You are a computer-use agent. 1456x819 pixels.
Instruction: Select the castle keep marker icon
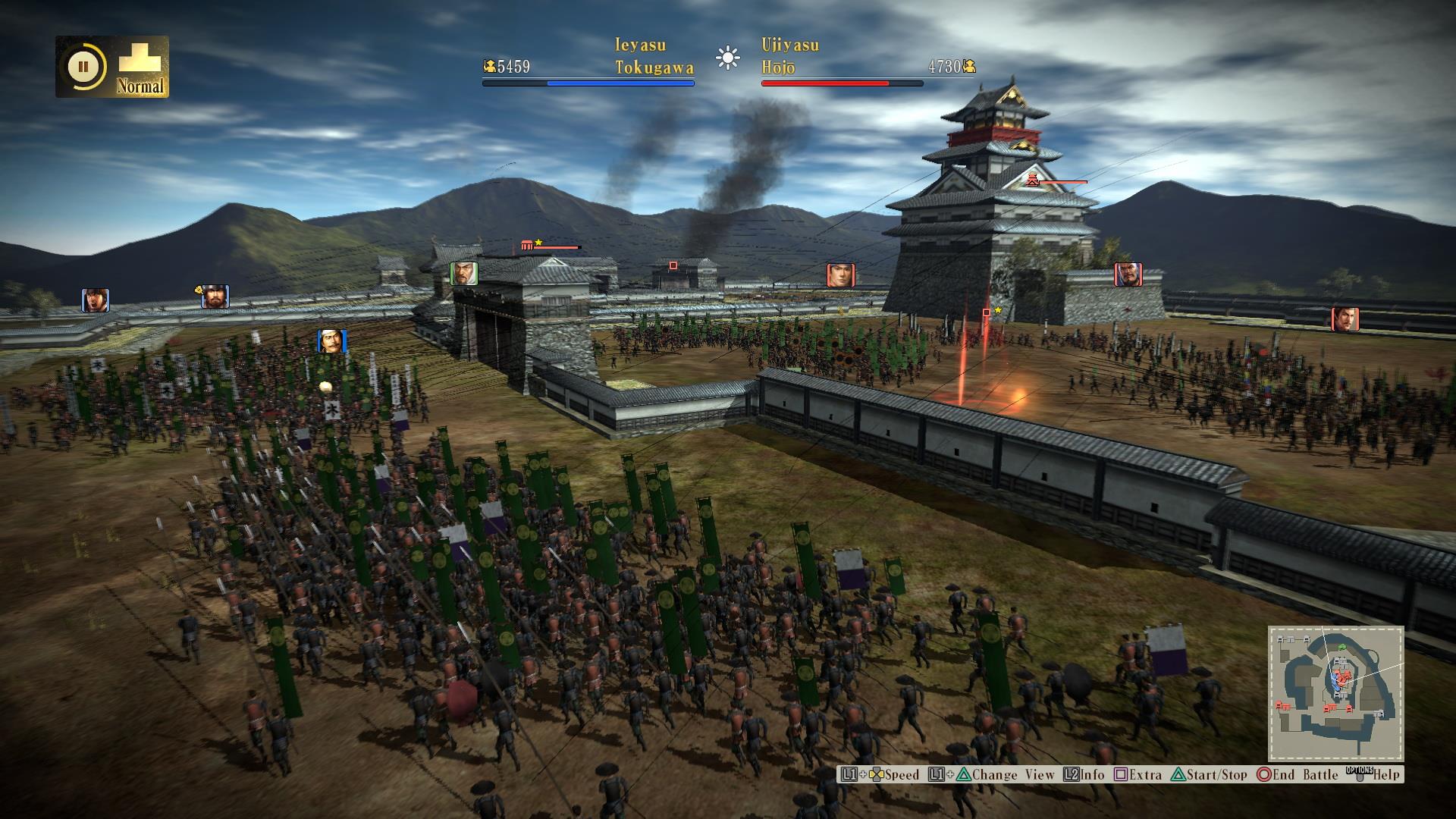pyautogui.click(x=1031, y=181)
